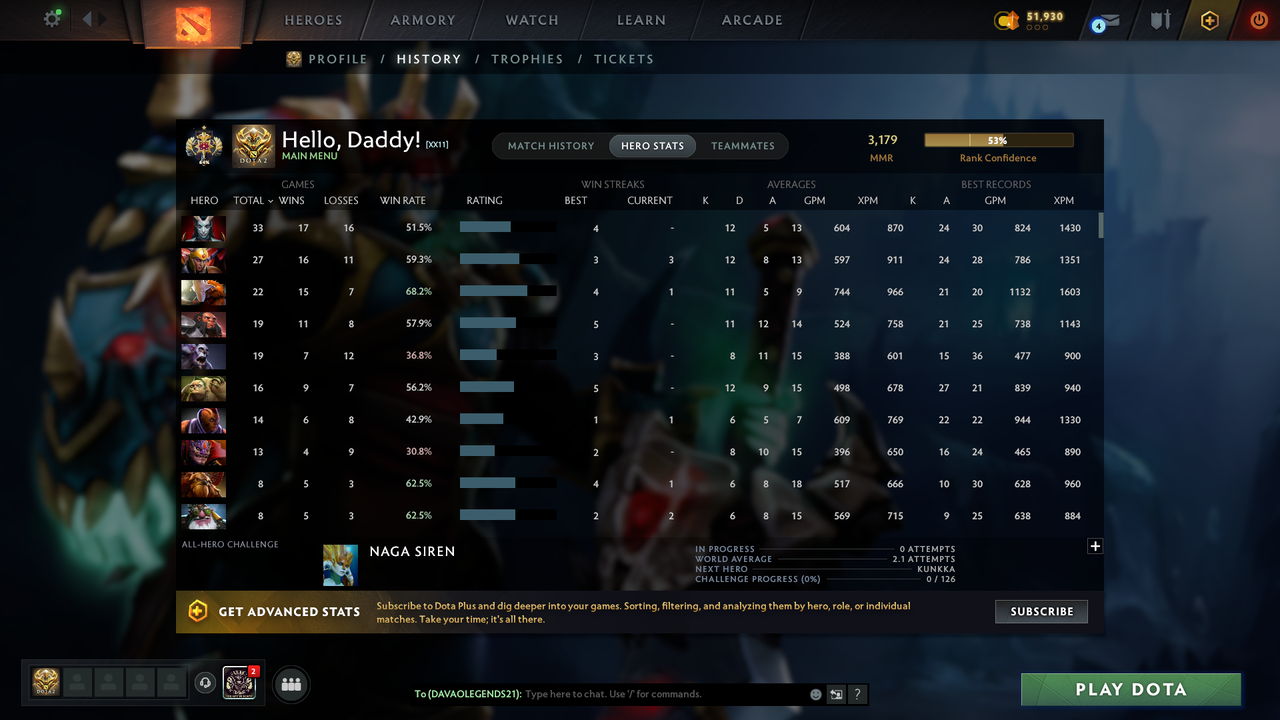Switch to the Trophies tab
This screenshot has height=720, width=1280.
click(x=527, y=59)
